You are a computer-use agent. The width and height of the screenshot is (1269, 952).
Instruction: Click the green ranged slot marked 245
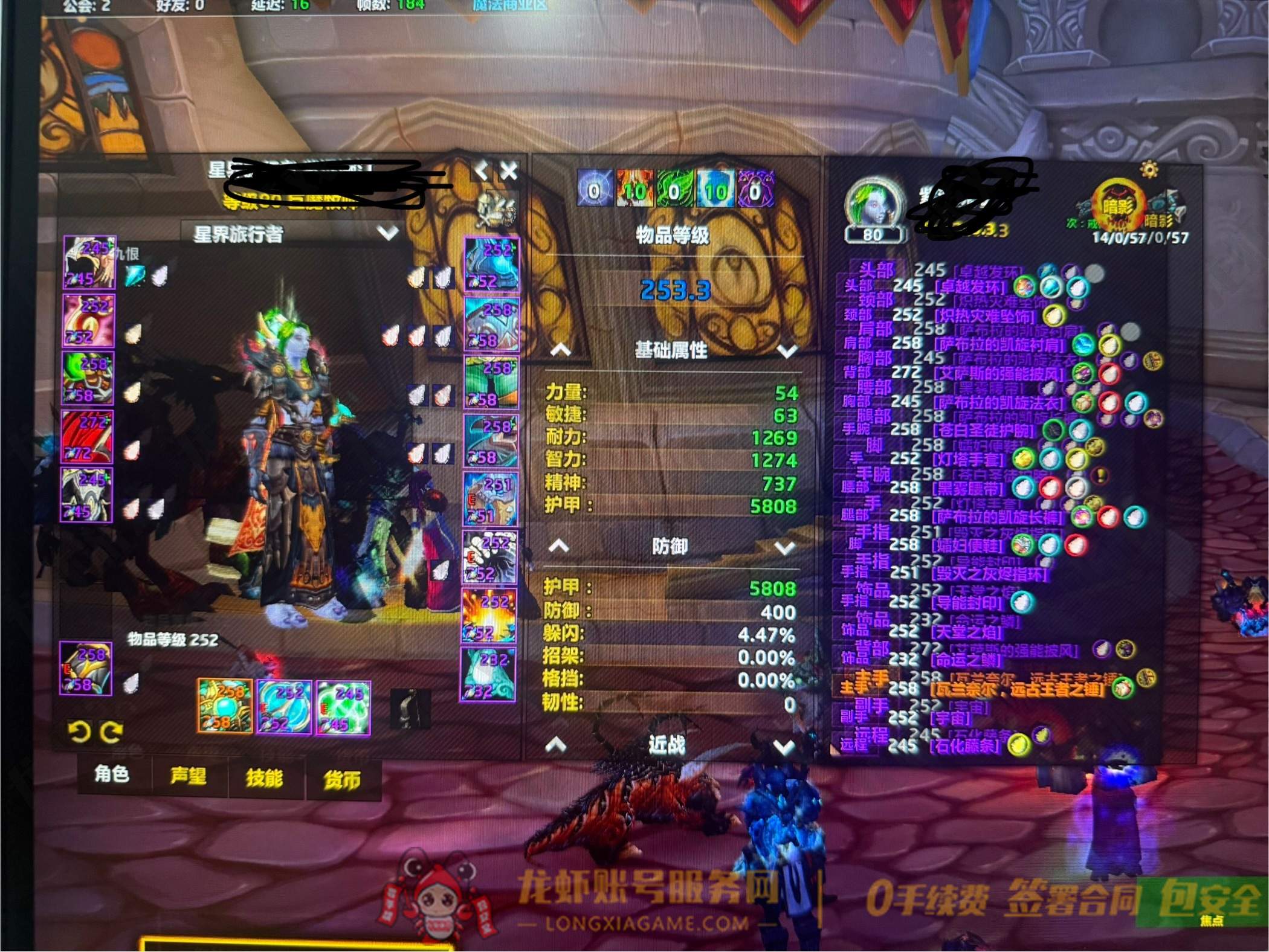pos(343,708)
